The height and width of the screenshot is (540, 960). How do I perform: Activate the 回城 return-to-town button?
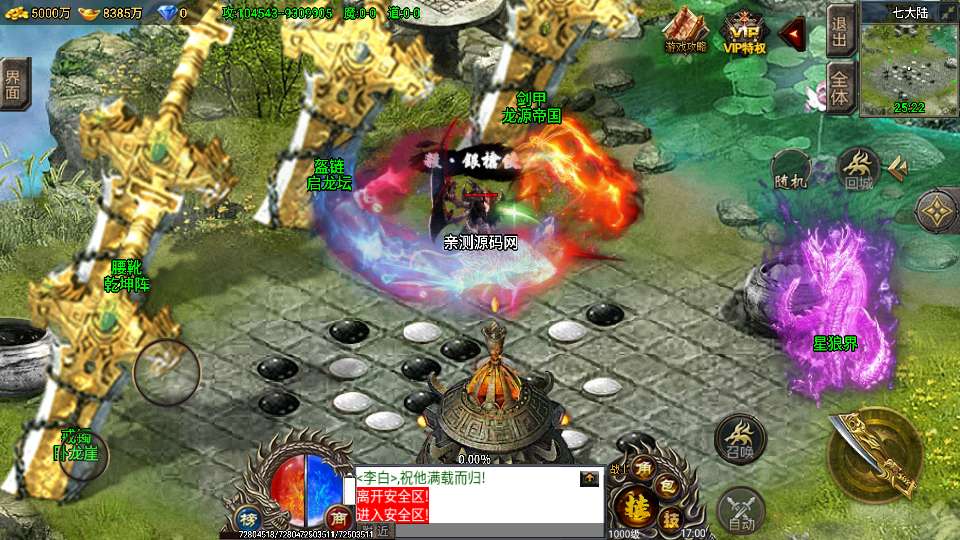[x=858, y=168]
